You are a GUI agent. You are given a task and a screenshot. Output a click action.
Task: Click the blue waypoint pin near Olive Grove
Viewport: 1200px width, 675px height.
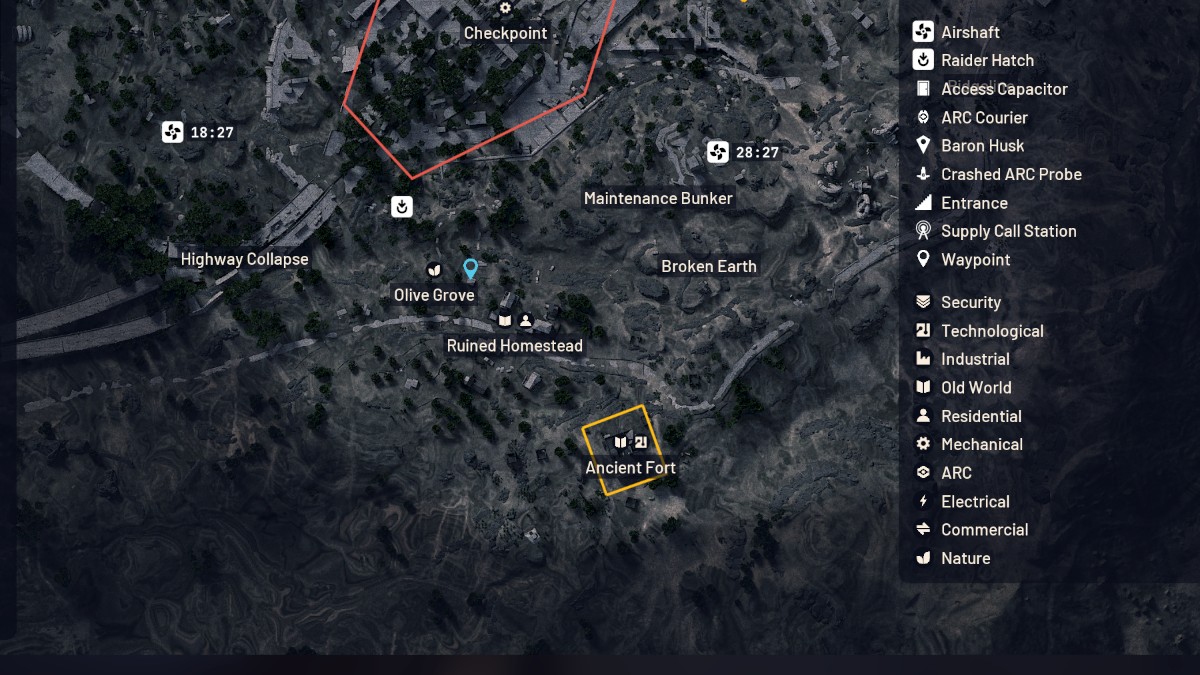(x=470, y=268)
